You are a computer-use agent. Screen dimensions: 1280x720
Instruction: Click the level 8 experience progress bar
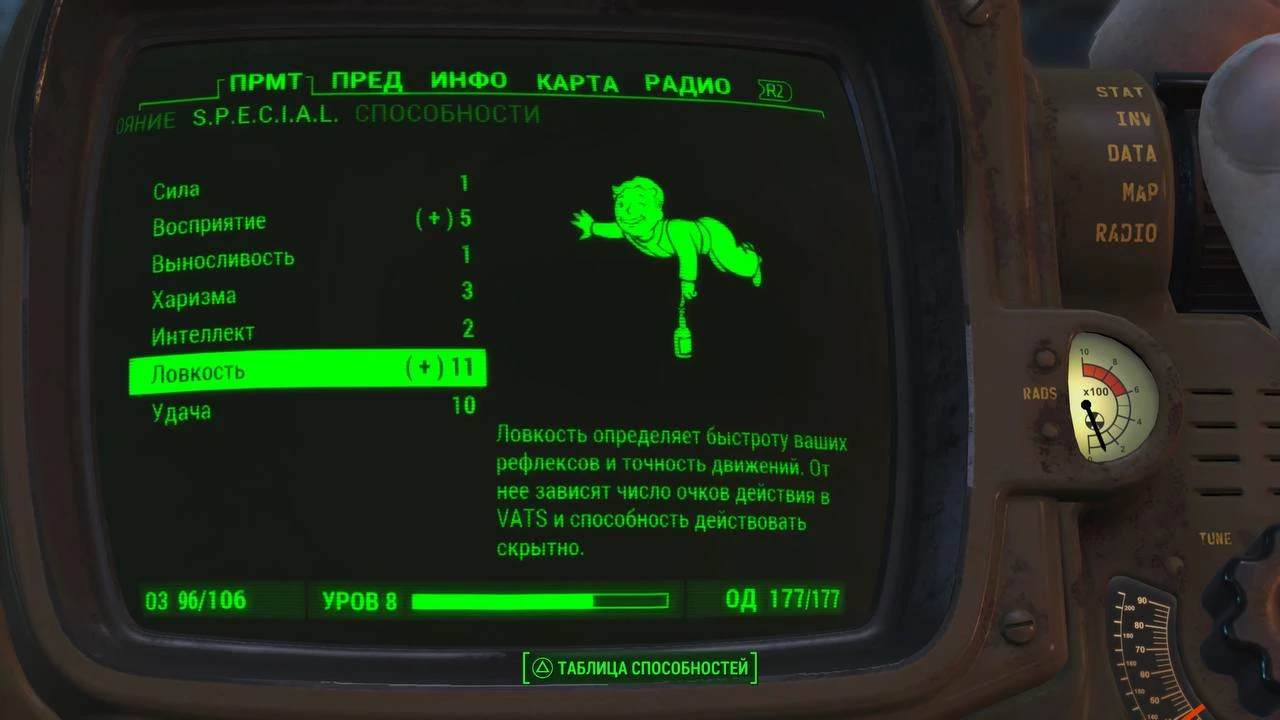click(x=540, y=601)
